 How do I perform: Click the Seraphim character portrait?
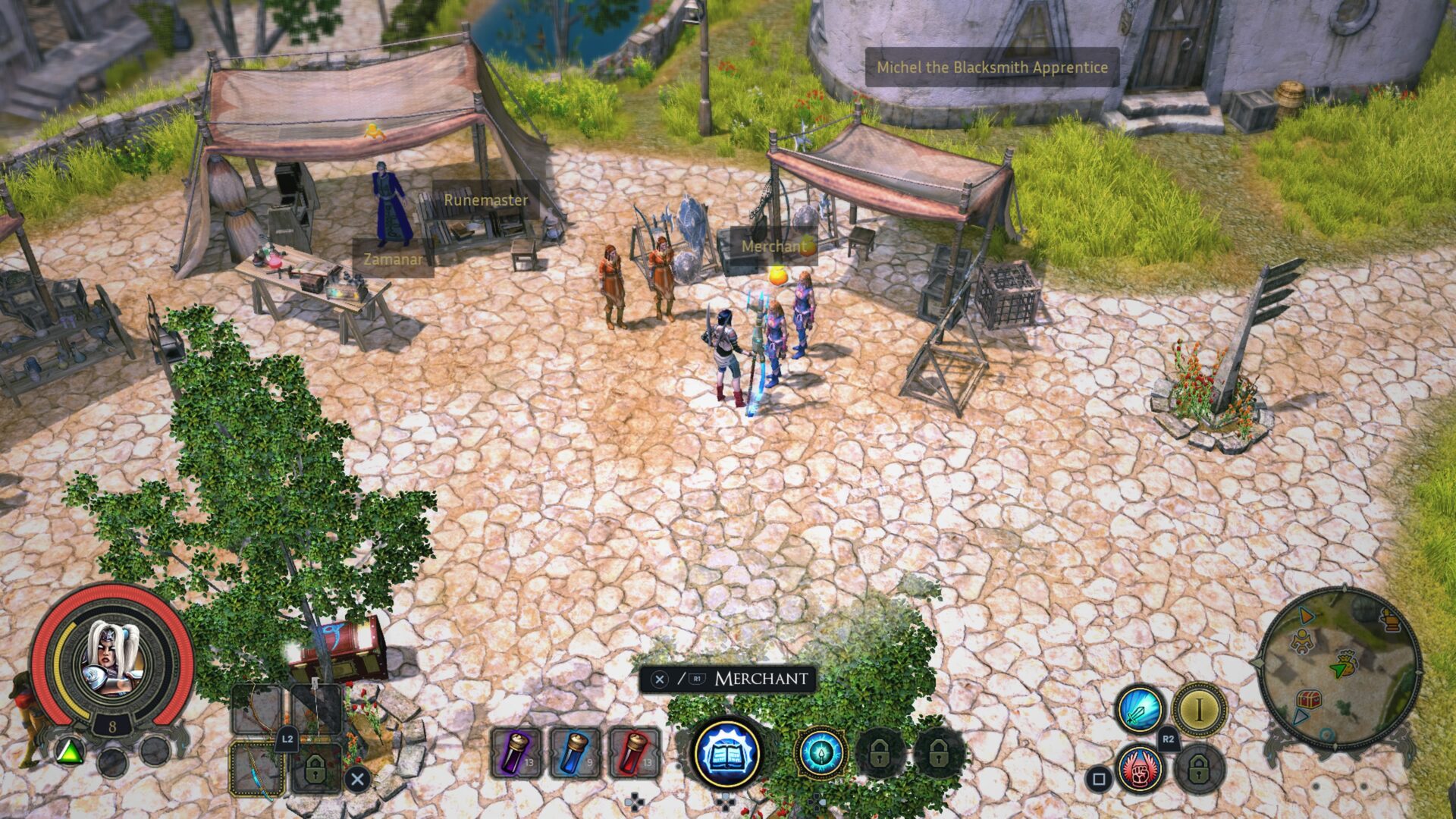pos(111,659)
